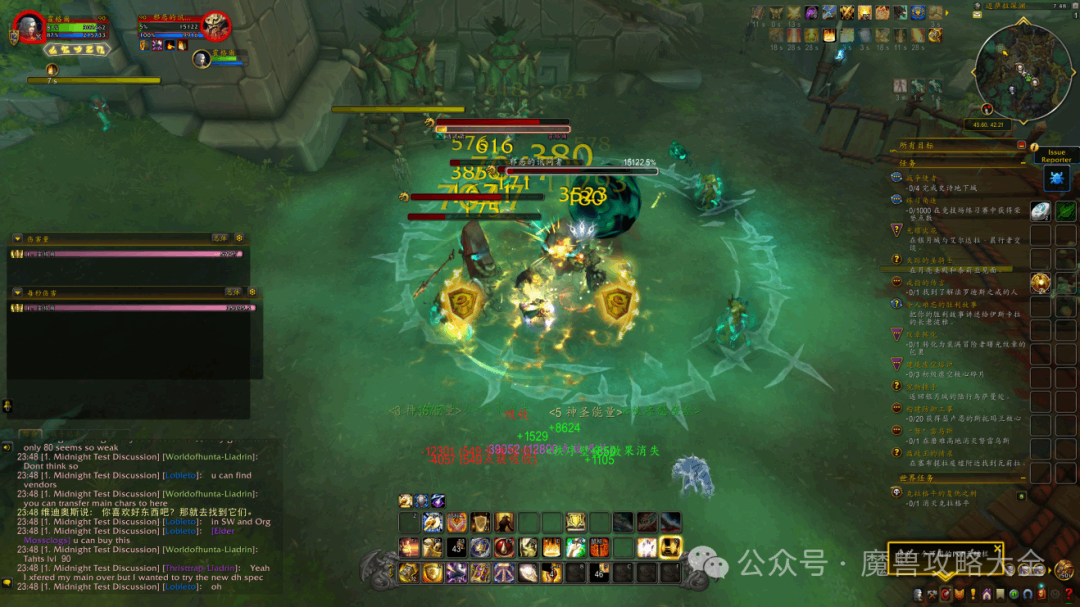This screenshot has height=607, width=1080.
Task: Use the white stone quest item button
Action: click(1041, 211)
